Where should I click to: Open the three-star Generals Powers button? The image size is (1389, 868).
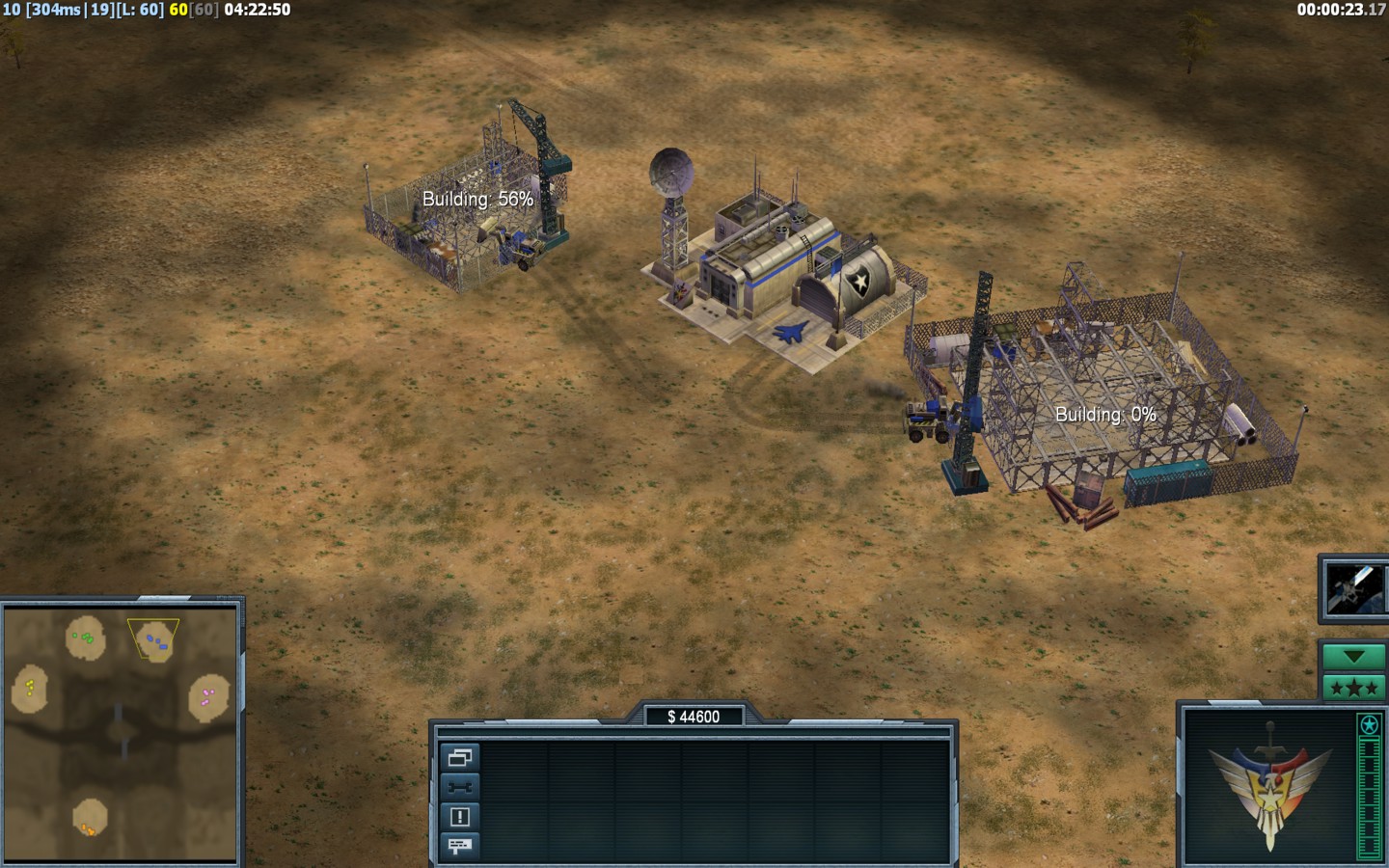click(x=1353, y=688)
